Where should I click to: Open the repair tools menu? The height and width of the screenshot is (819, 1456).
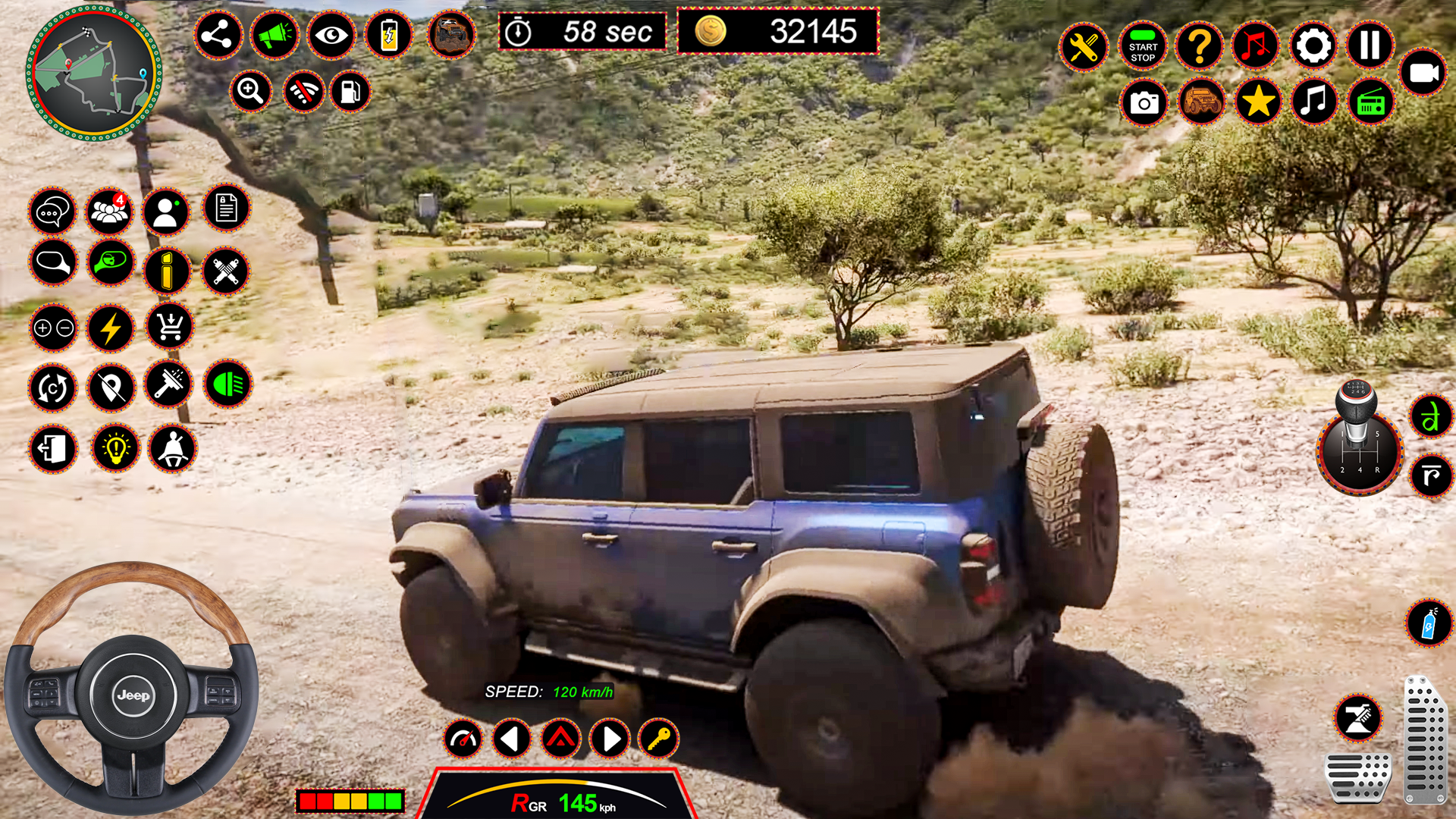[x=1084, y=47]
